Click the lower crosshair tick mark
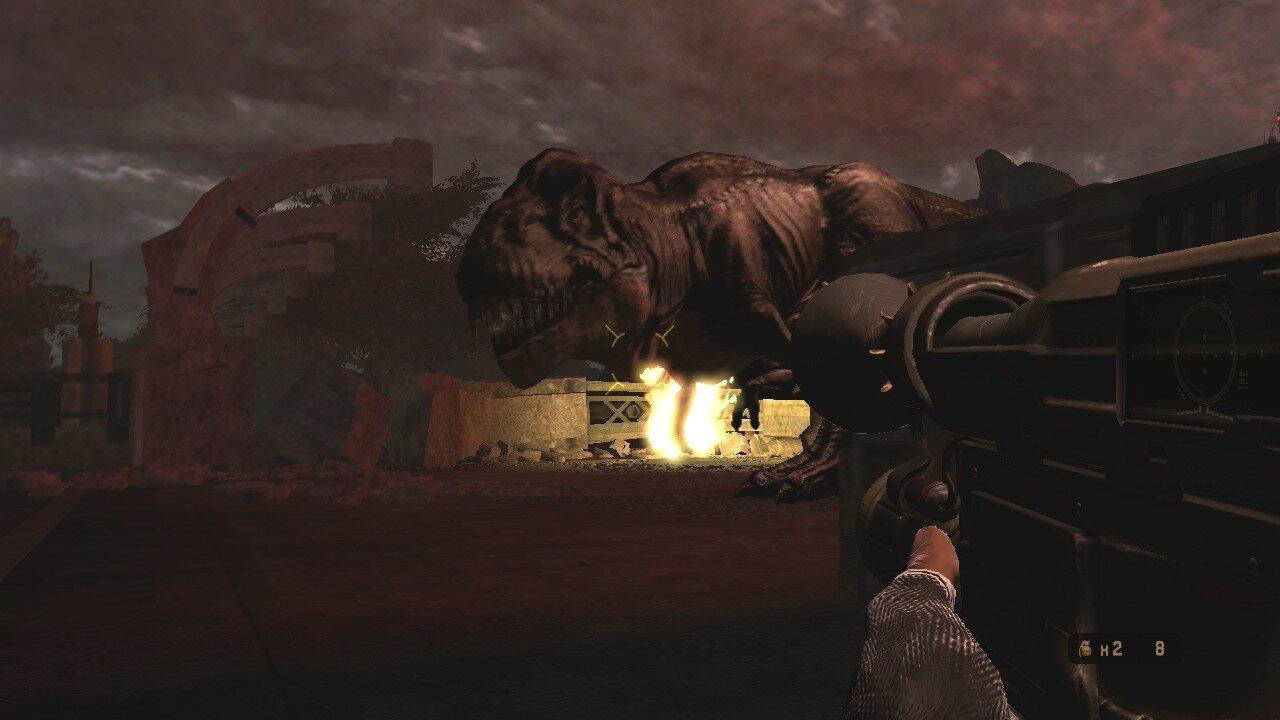This screenshot has height=720, width=1280. (x=616, y=382)
